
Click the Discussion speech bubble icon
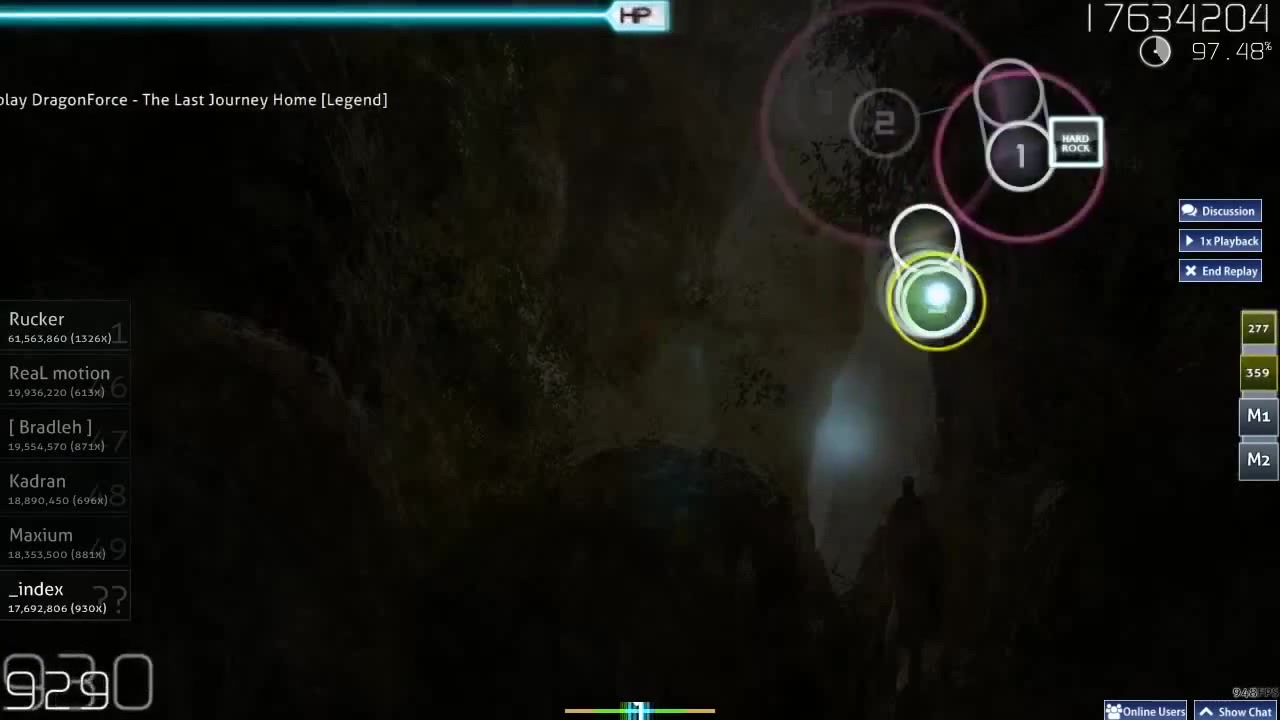(x=1189, y=211)
